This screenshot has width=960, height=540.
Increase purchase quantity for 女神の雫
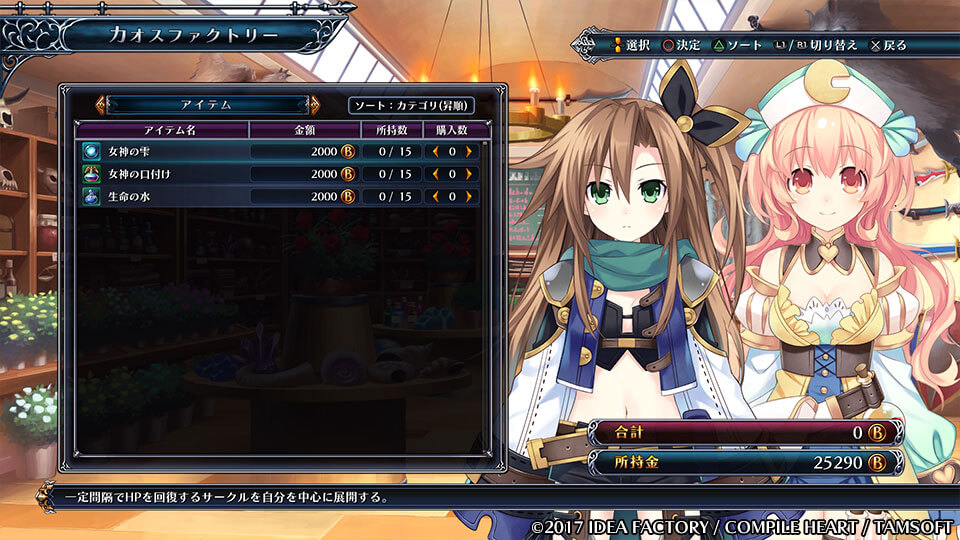pyautogui.click(x=468, y=150)
